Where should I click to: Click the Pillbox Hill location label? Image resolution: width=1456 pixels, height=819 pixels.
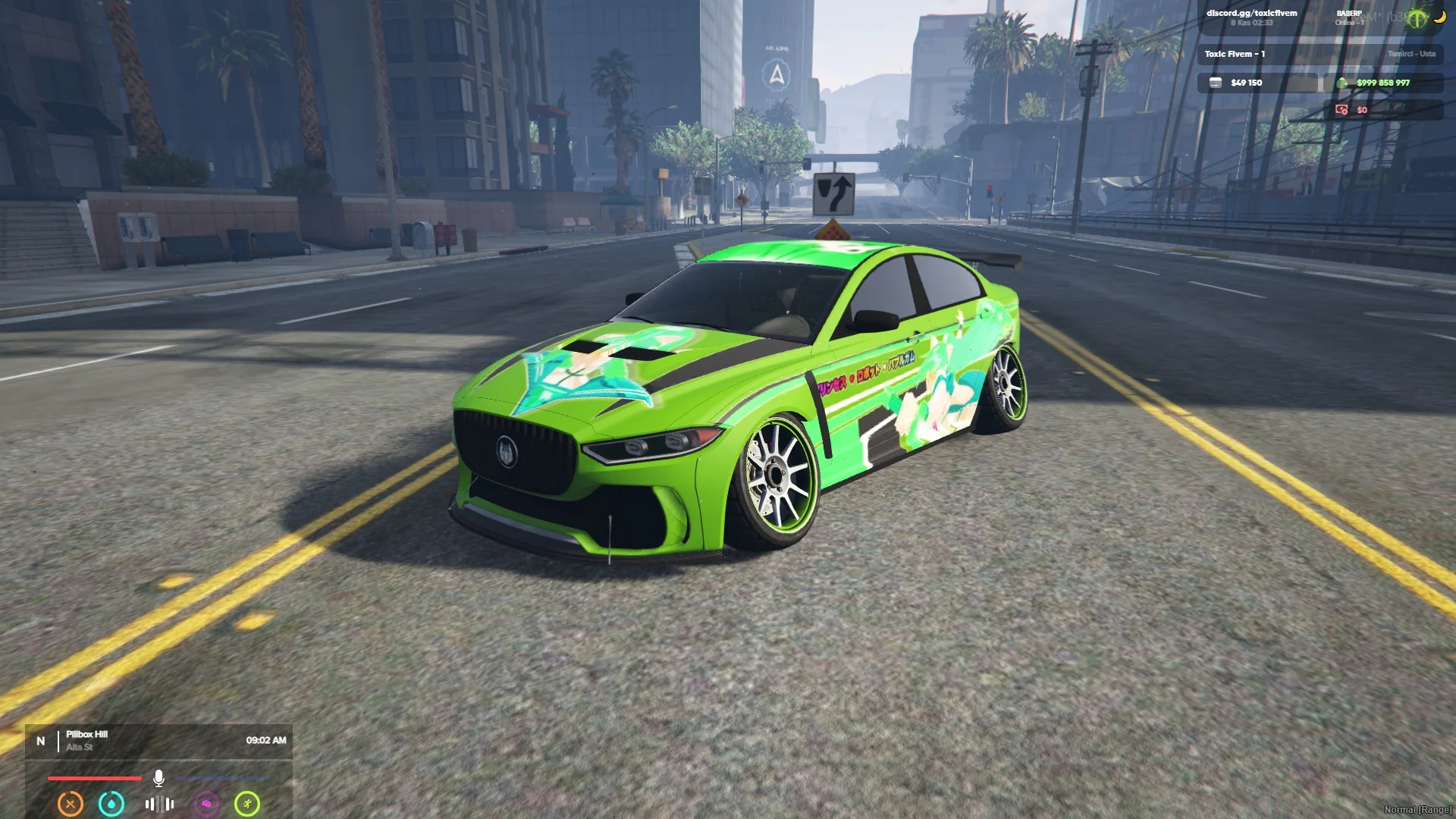point(86,734)
